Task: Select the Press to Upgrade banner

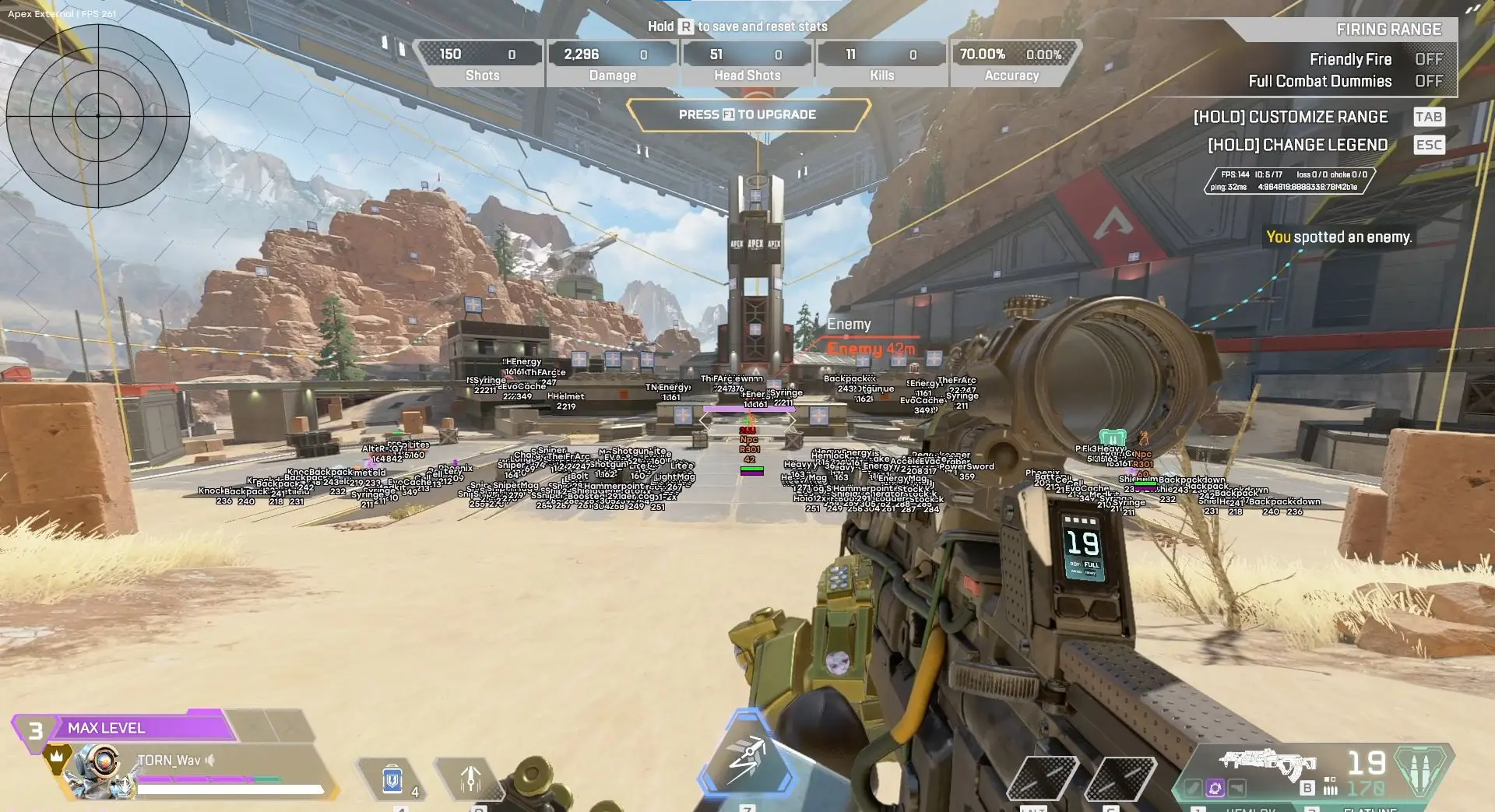Action: click(x=747, y=114)
